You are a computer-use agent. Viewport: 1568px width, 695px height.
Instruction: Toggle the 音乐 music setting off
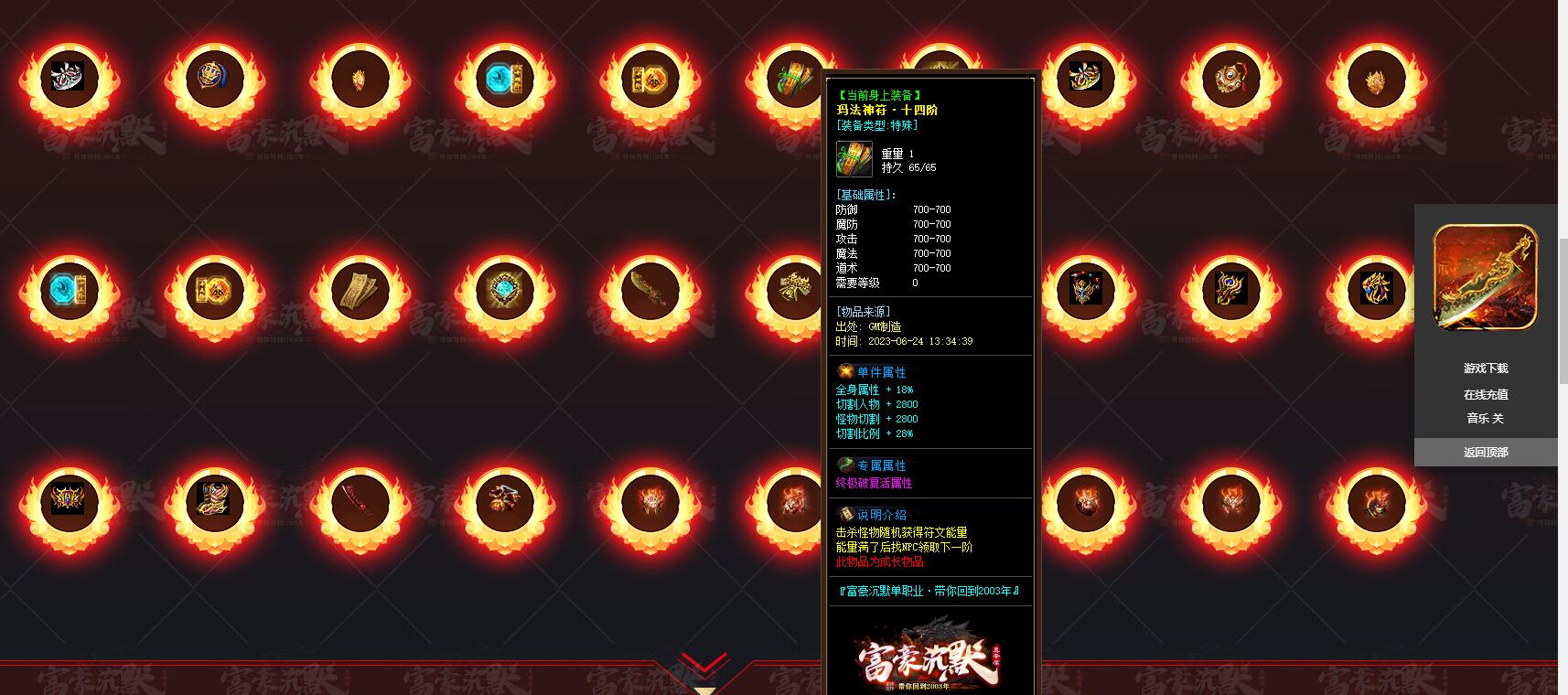click(1486, 418)
